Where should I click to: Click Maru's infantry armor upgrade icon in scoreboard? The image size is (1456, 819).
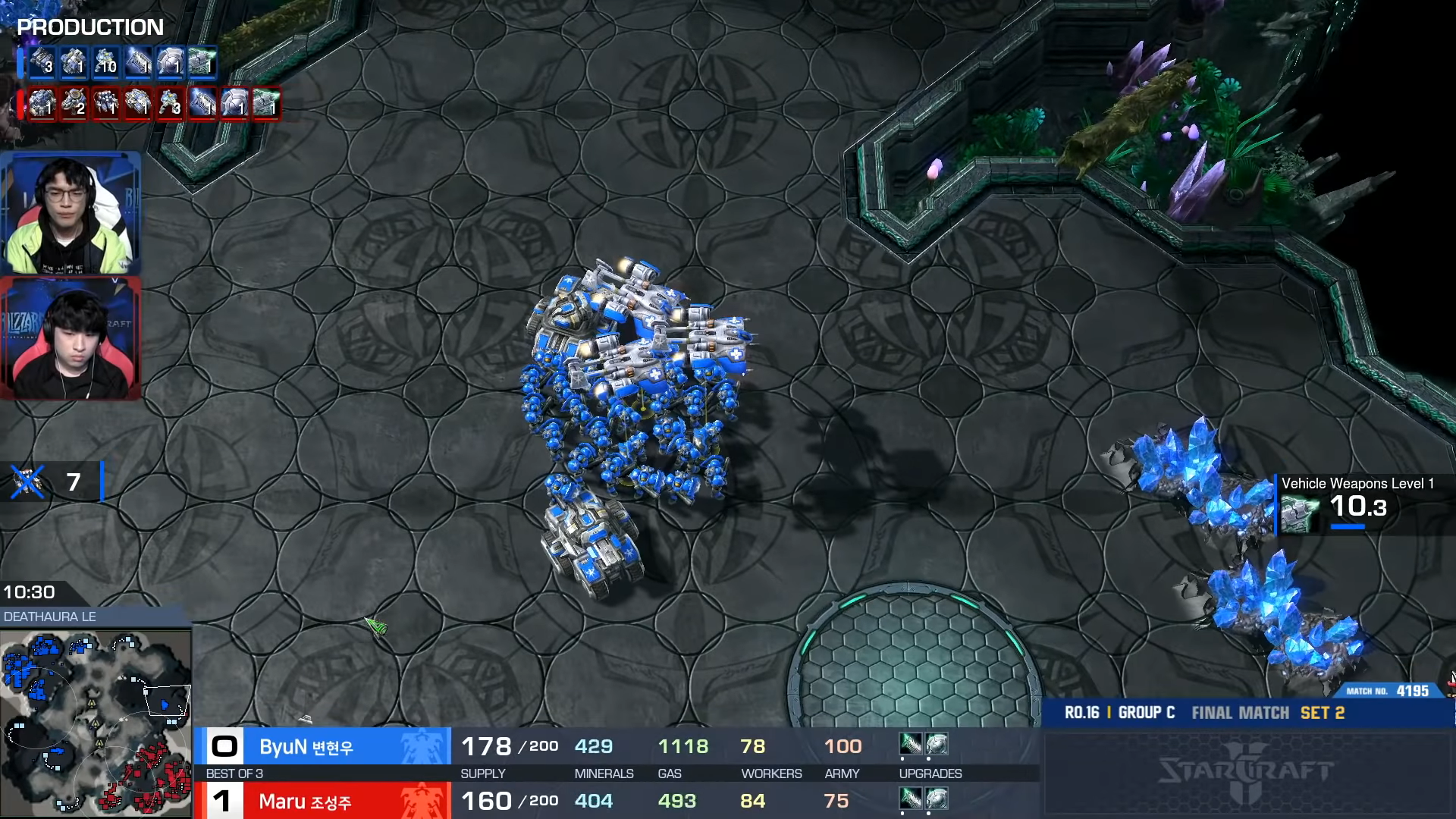pos(937,799)
